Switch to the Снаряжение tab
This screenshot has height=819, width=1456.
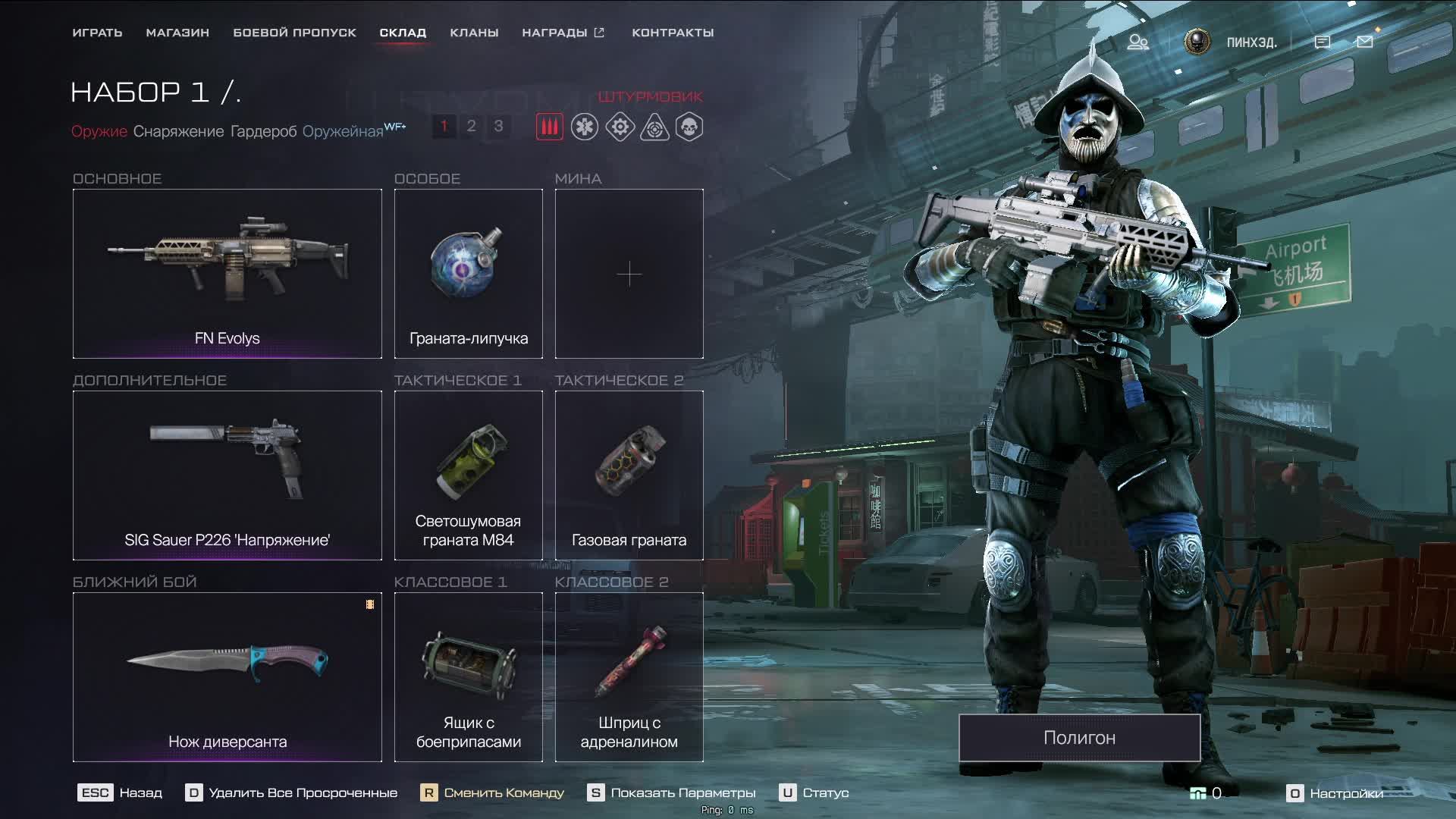[x=178, y=131]
